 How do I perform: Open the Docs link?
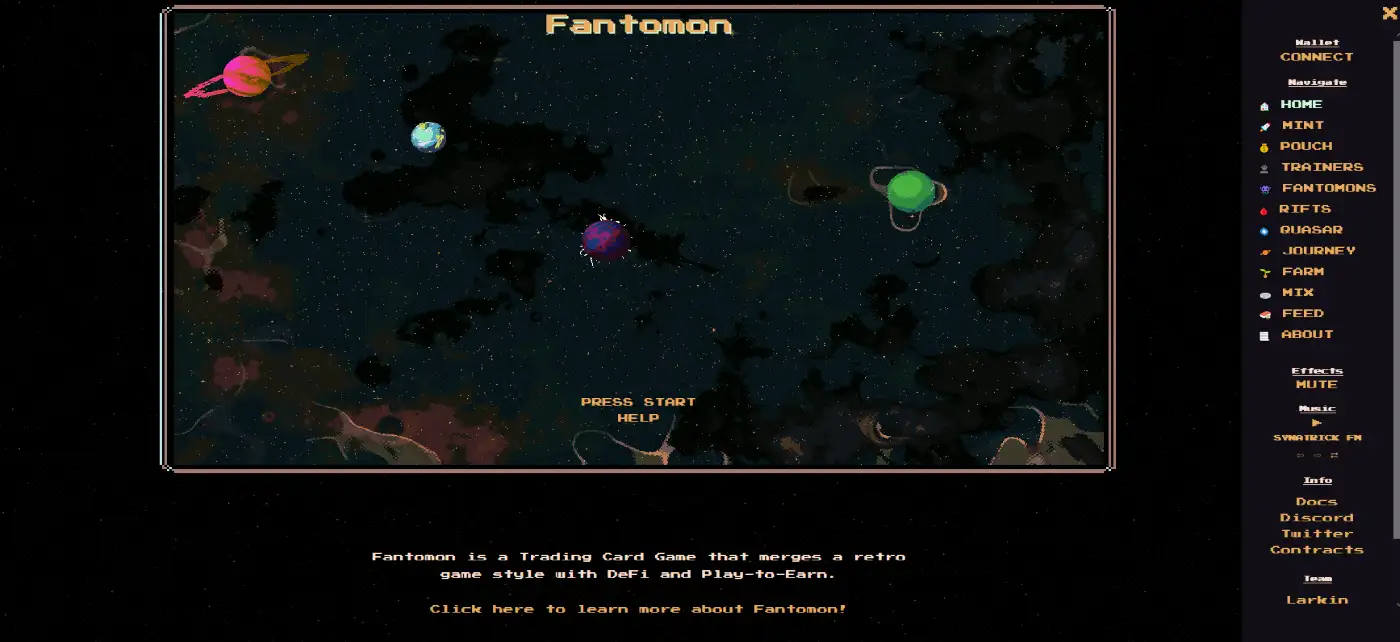coord(1316,502)
